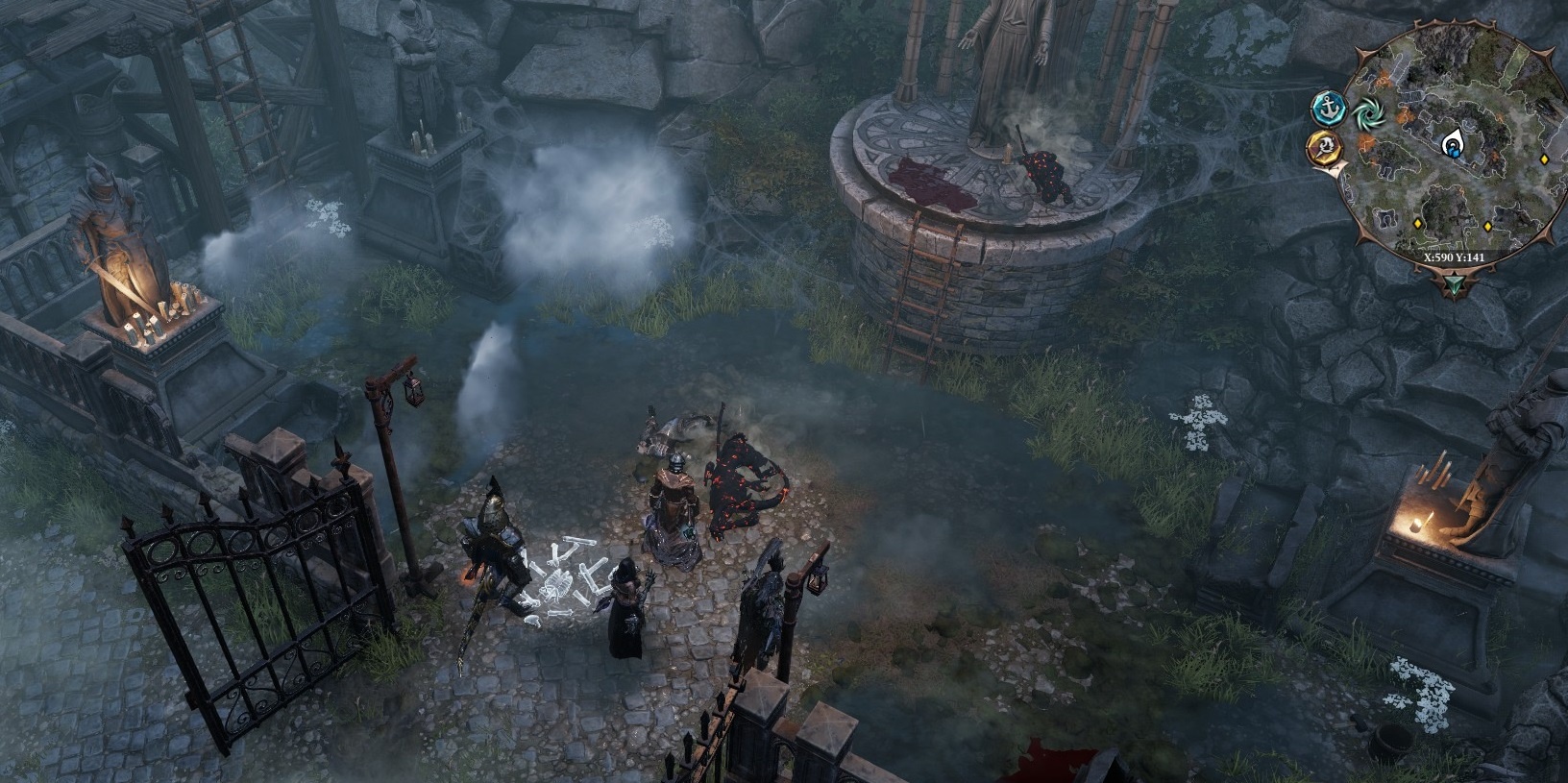Select the green vortex waypoint icon near the minimap
The width and height of the screenshot is (1568, 783).
point(1371,113)
